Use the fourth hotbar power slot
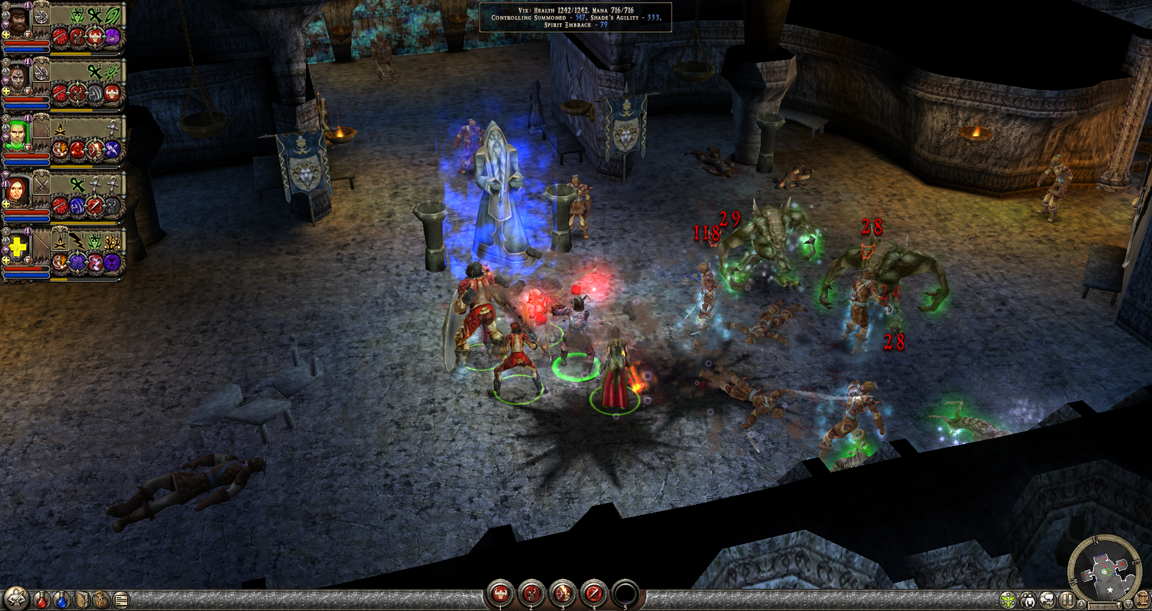 [594, 594]
